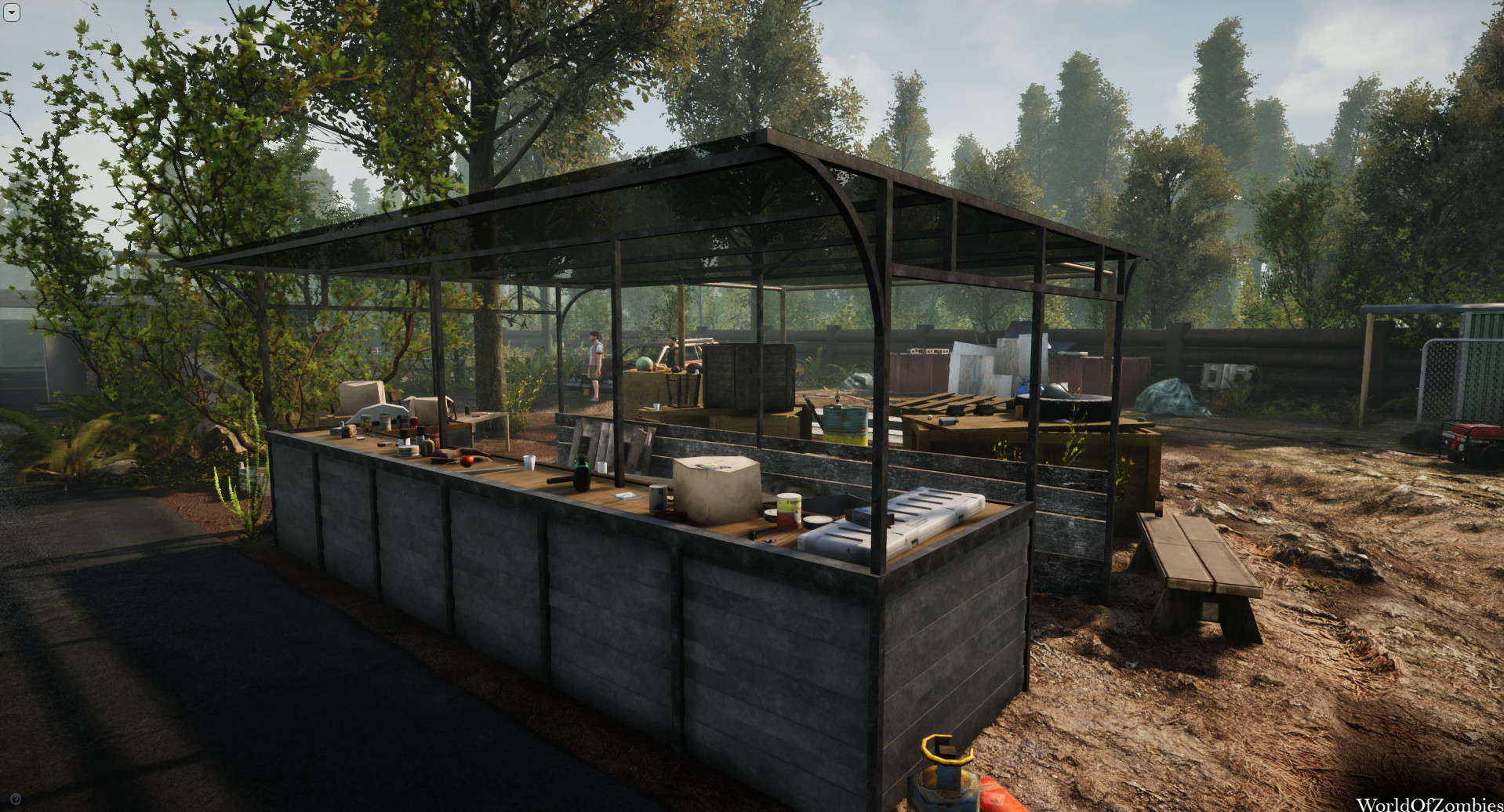1504x812 pixels.
Task: Click the question mark help icon
Action: click(16, 799)
